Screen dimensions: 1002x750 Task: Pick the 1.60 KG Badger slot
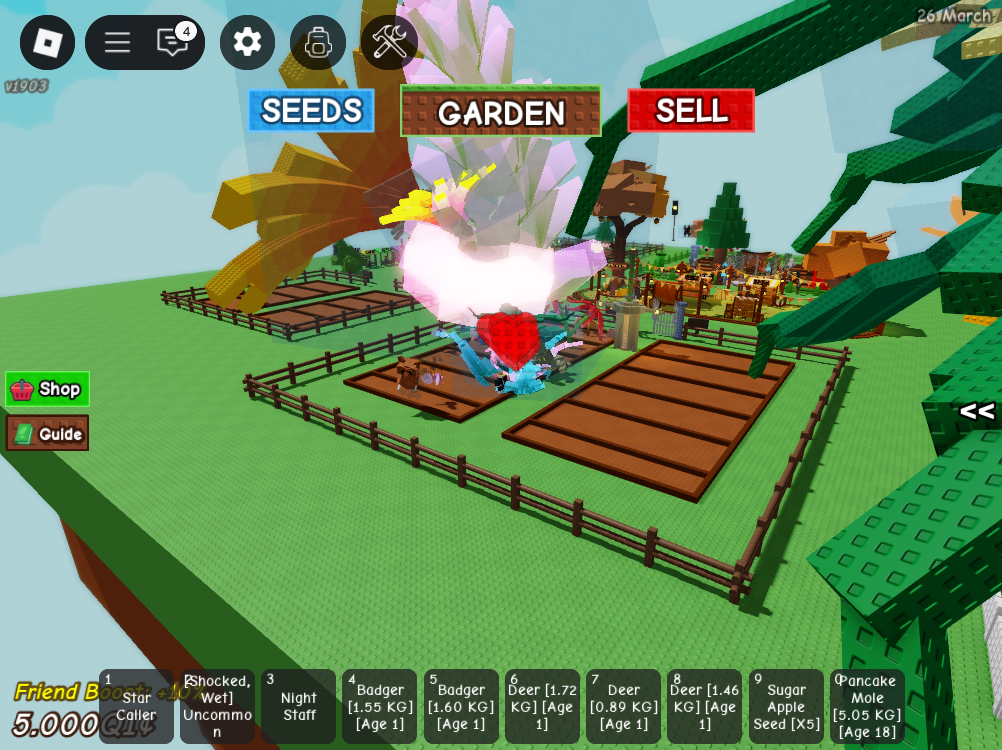pyautogui.click(x=461, y=707)
